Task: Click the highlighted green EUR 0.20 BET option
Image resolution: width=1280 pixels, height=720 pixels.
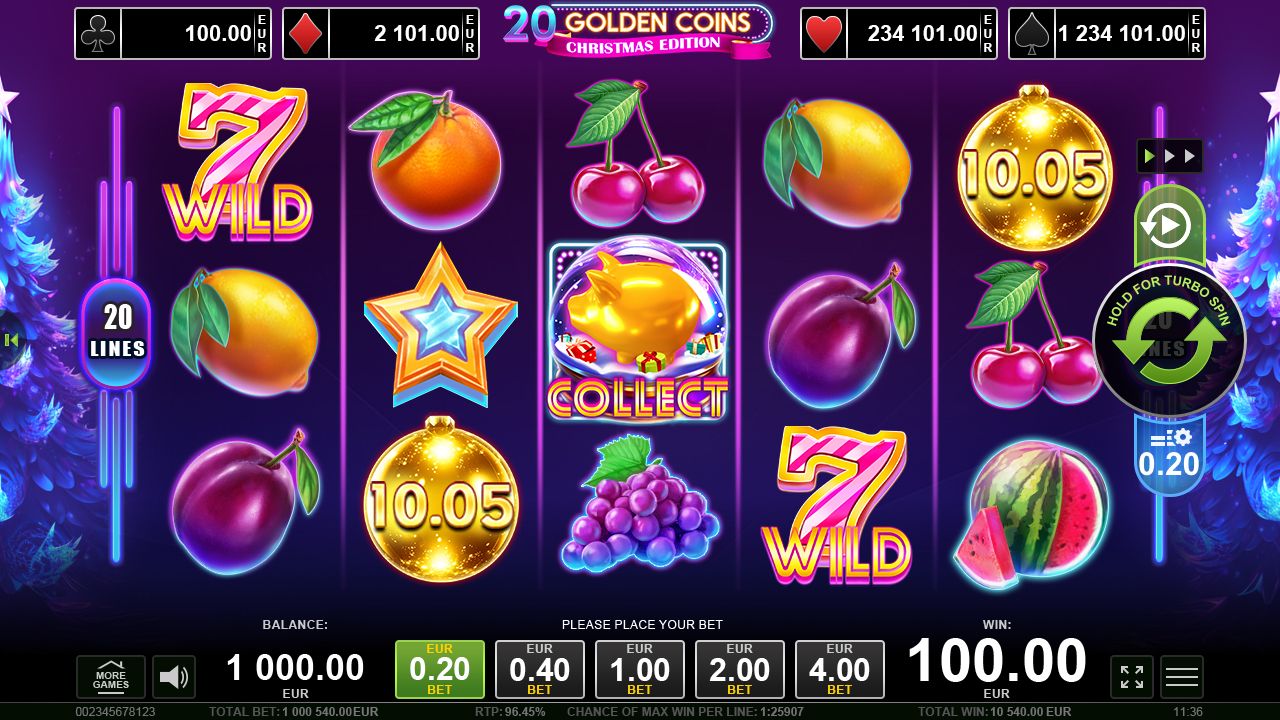Action: click(x=440, y=669)
